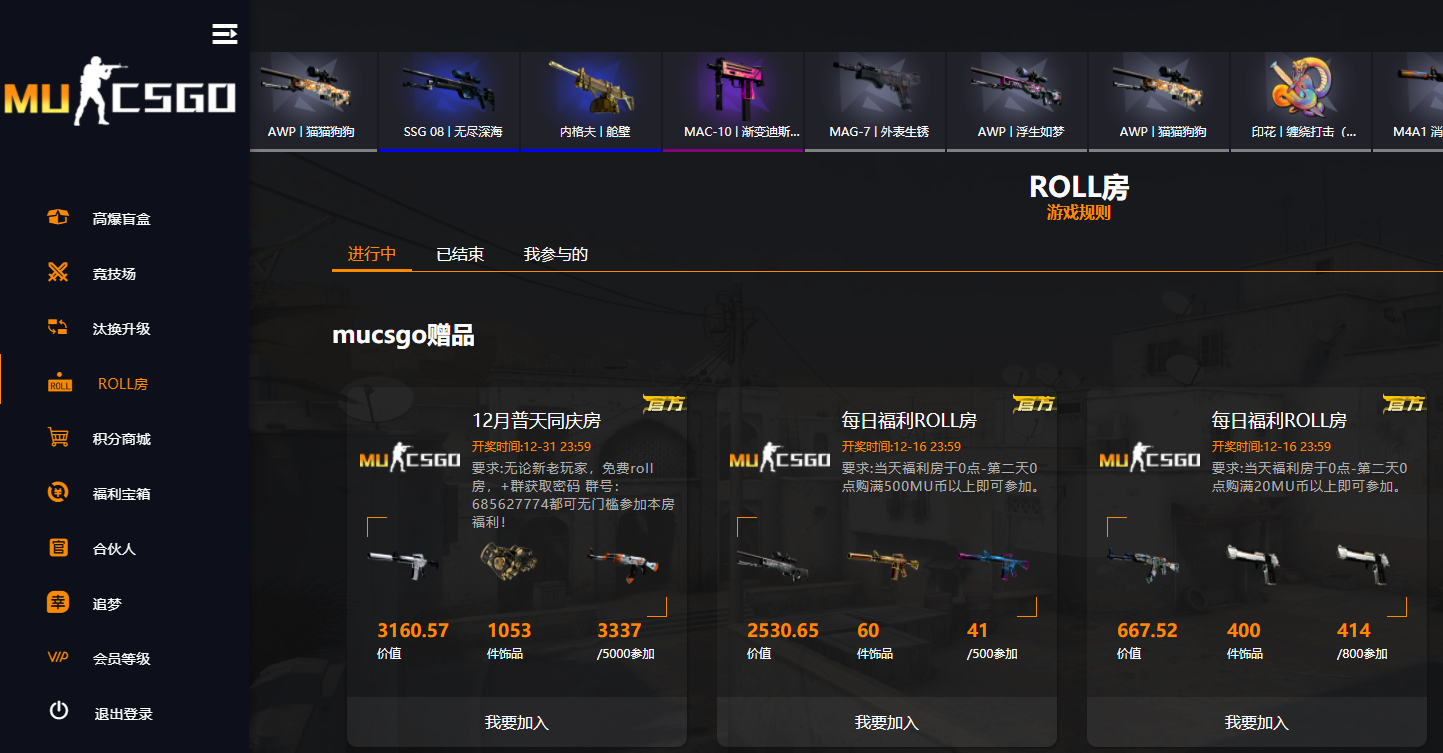Screen dimensions: 1443x753
Task: Click the 汰换升级 trade-up icon
Action: (57, 328)
